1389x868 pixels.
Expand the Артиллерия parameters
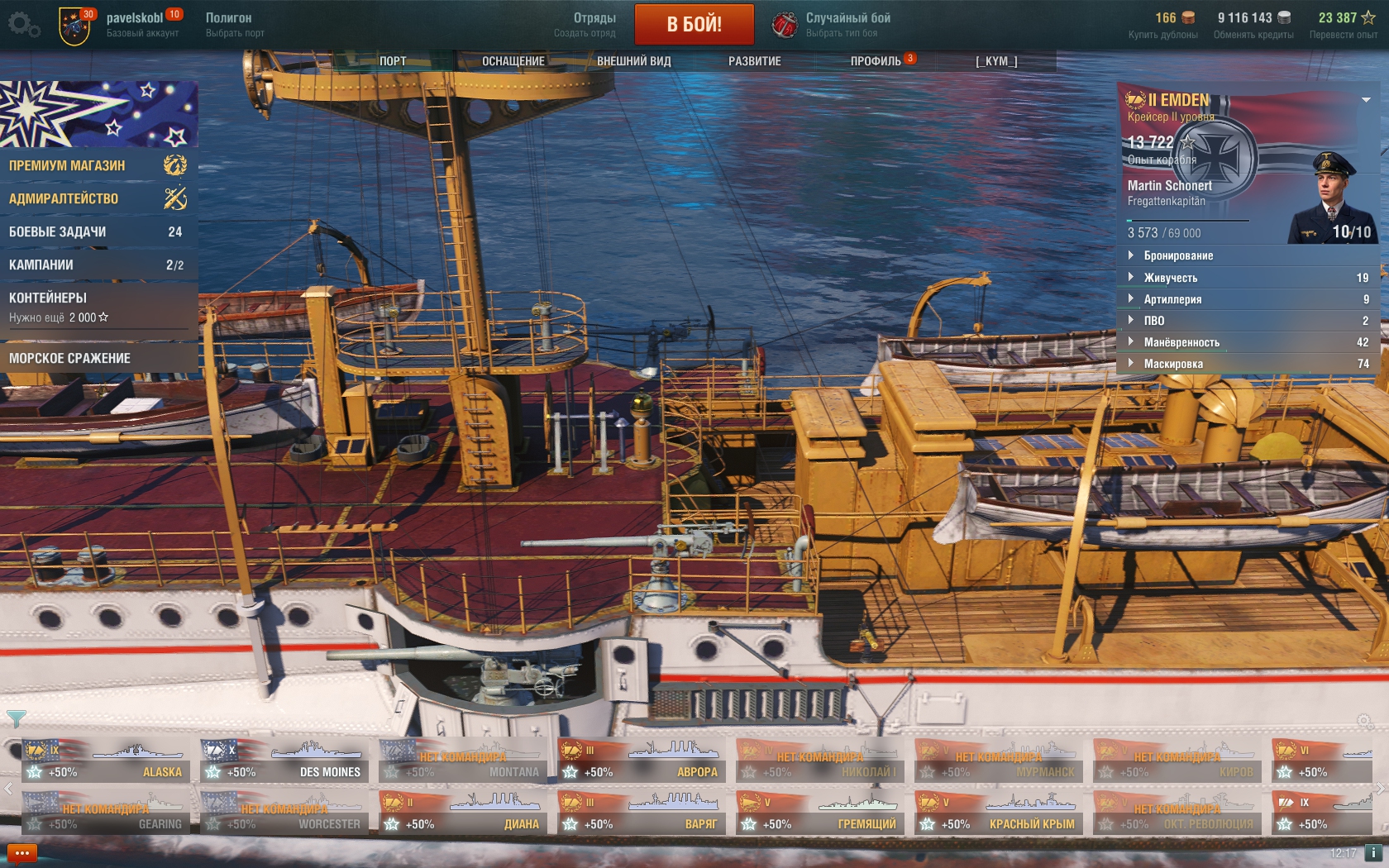(1172, 299)
